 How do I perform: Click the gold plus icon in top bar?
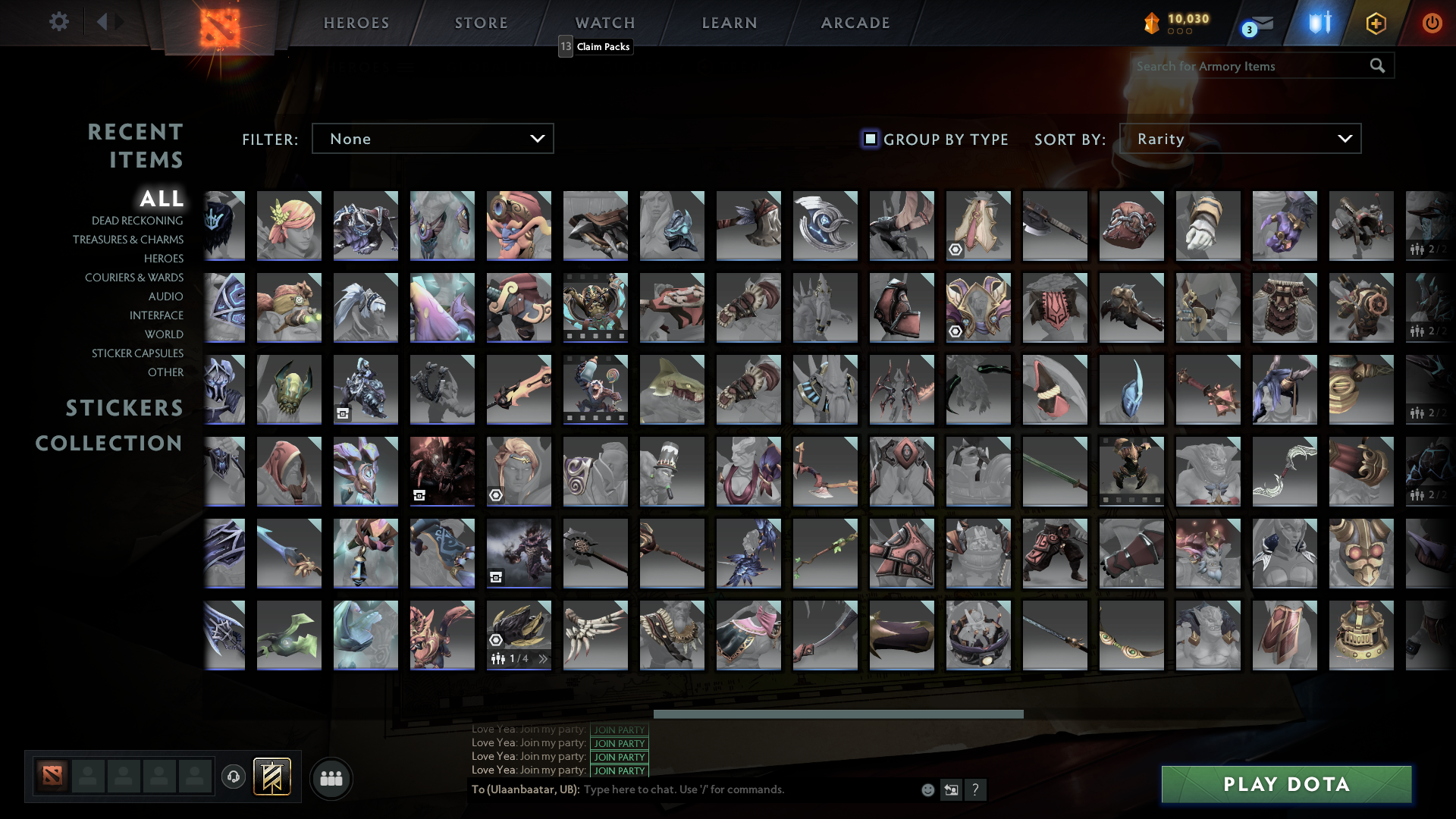coord(1375,24)
